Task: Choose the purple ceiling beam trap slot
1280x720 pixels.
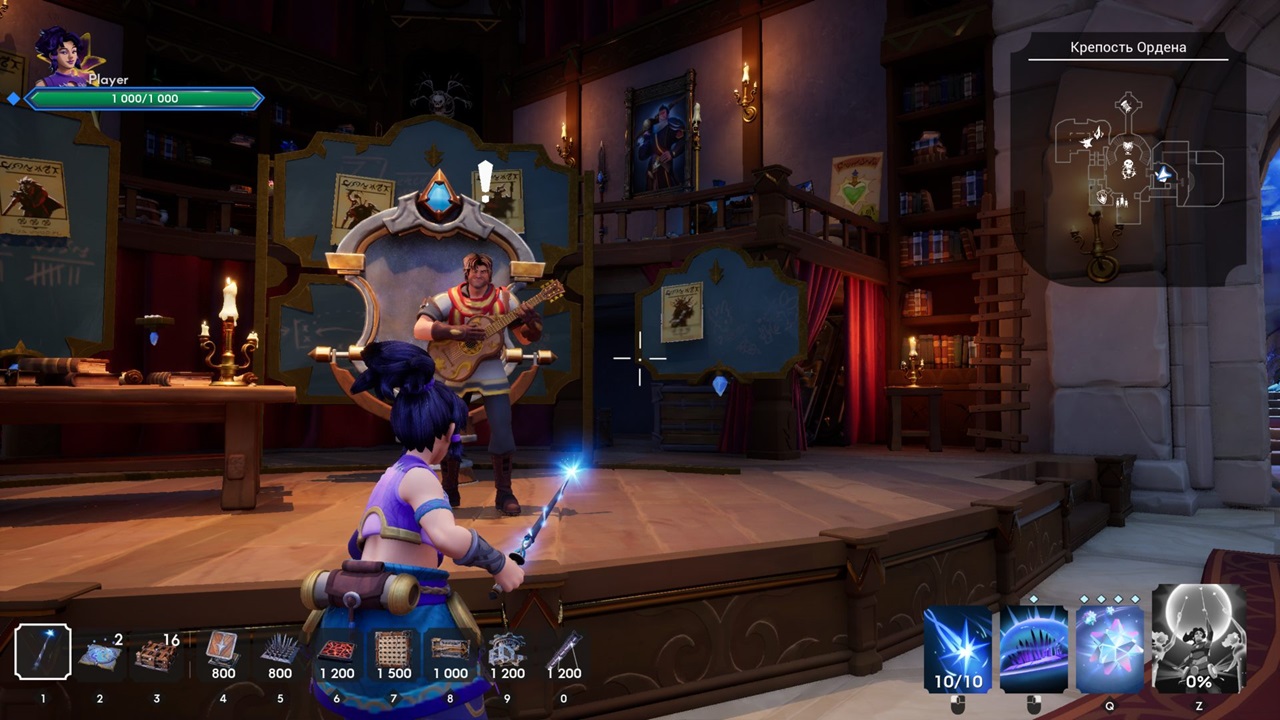Action: (x=563, y=652)
